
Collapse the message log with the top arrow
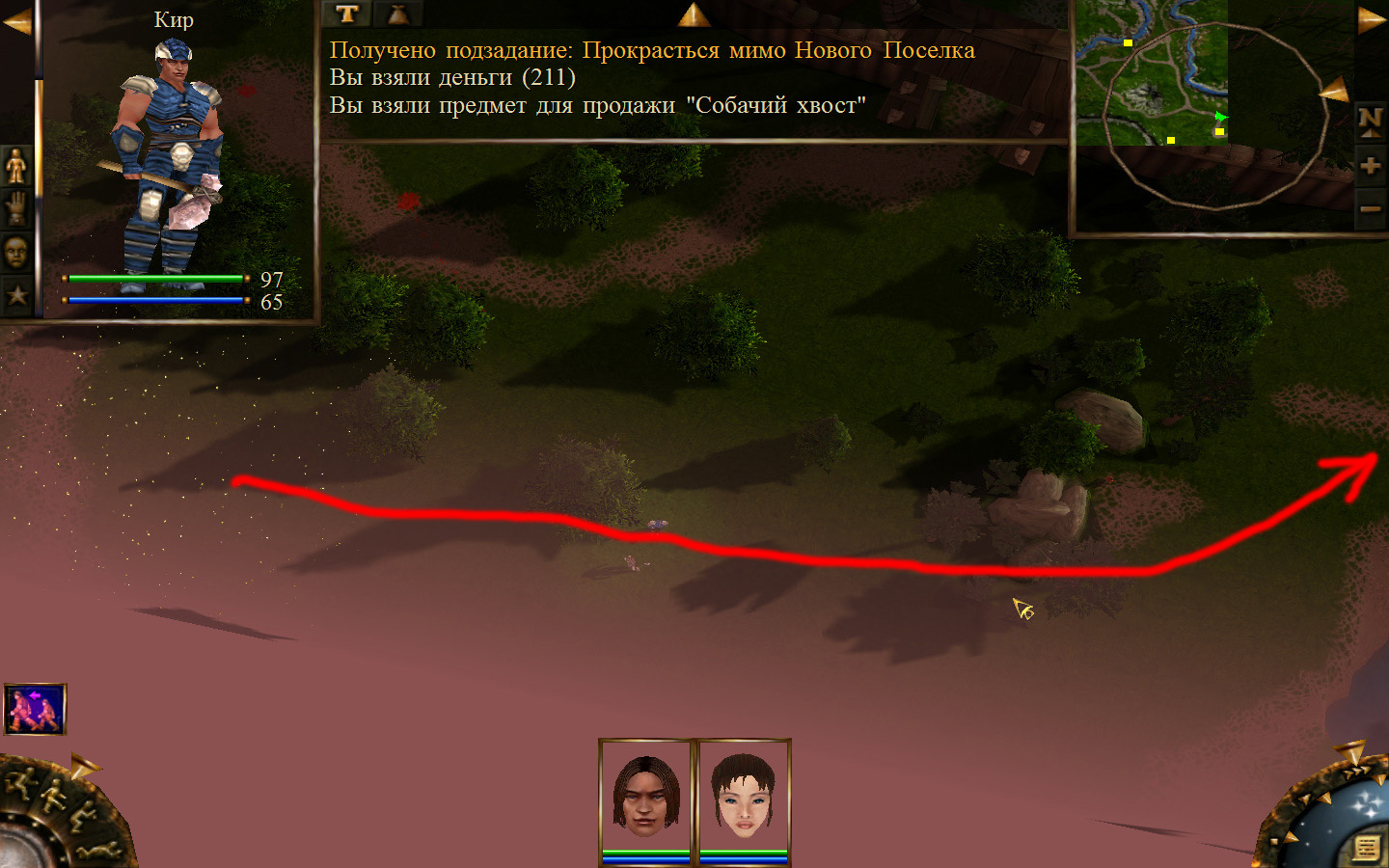click(694, 14)
